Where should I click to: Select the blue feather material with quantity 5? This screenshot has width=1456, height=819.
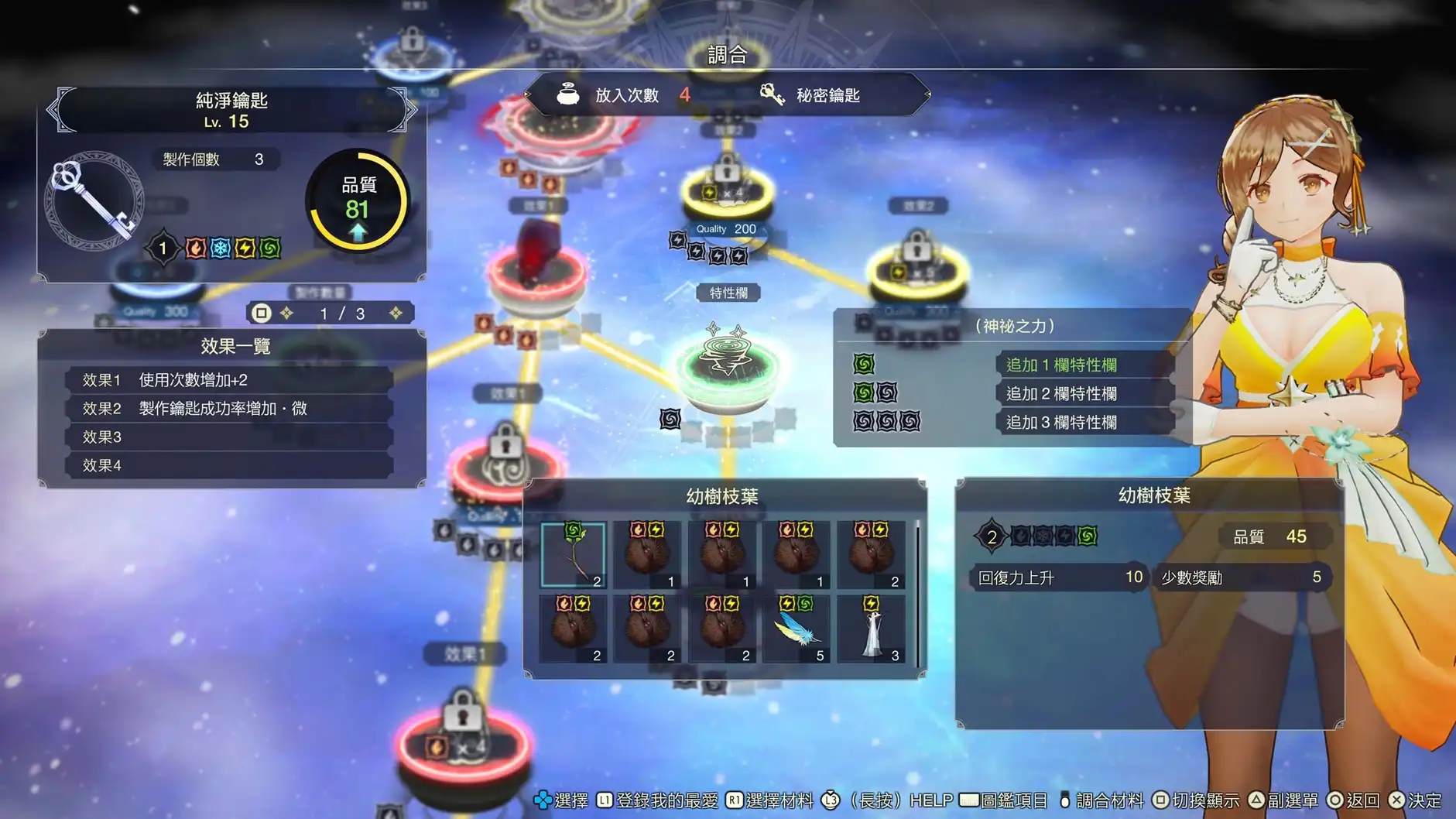(x=798, y=627)
